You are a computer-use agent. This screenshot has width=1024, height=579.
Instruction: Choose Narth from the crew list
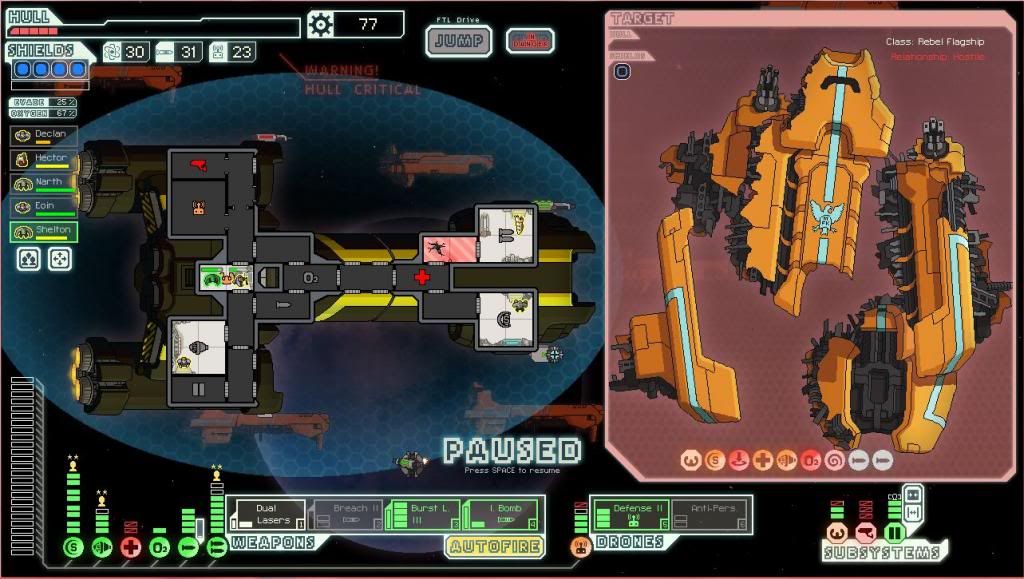(x=43, y=183)
